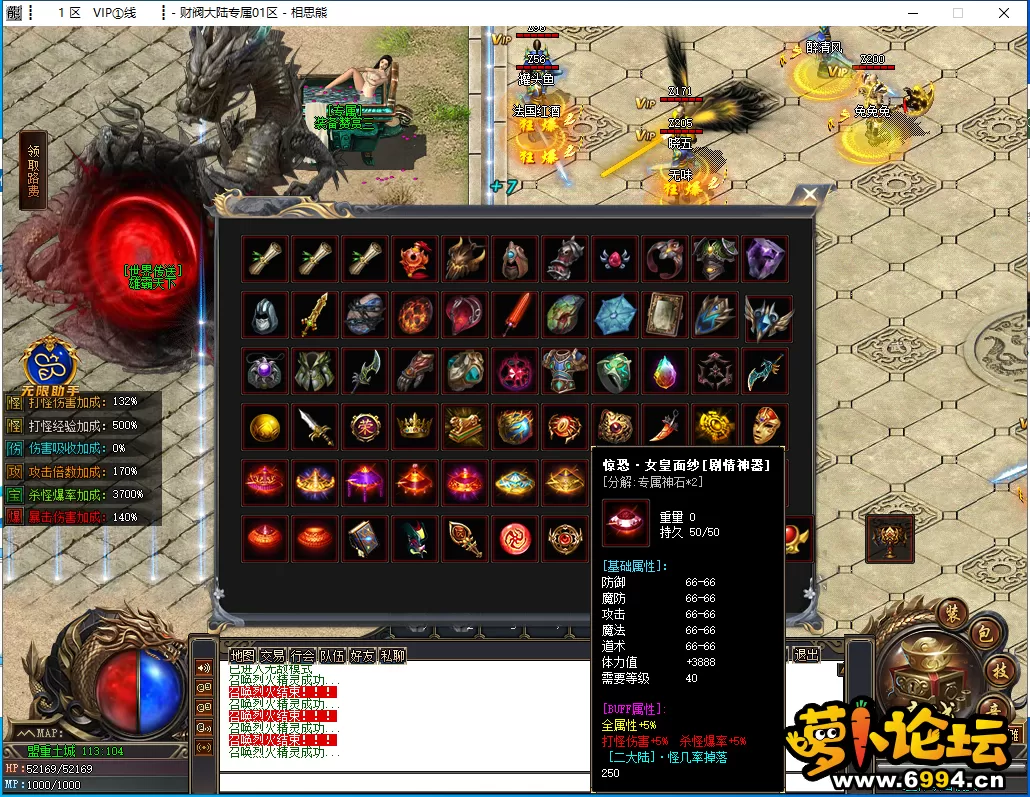Open the 行会 guild tab
This screenshot has height=797, width=1030.
[302, 656]
